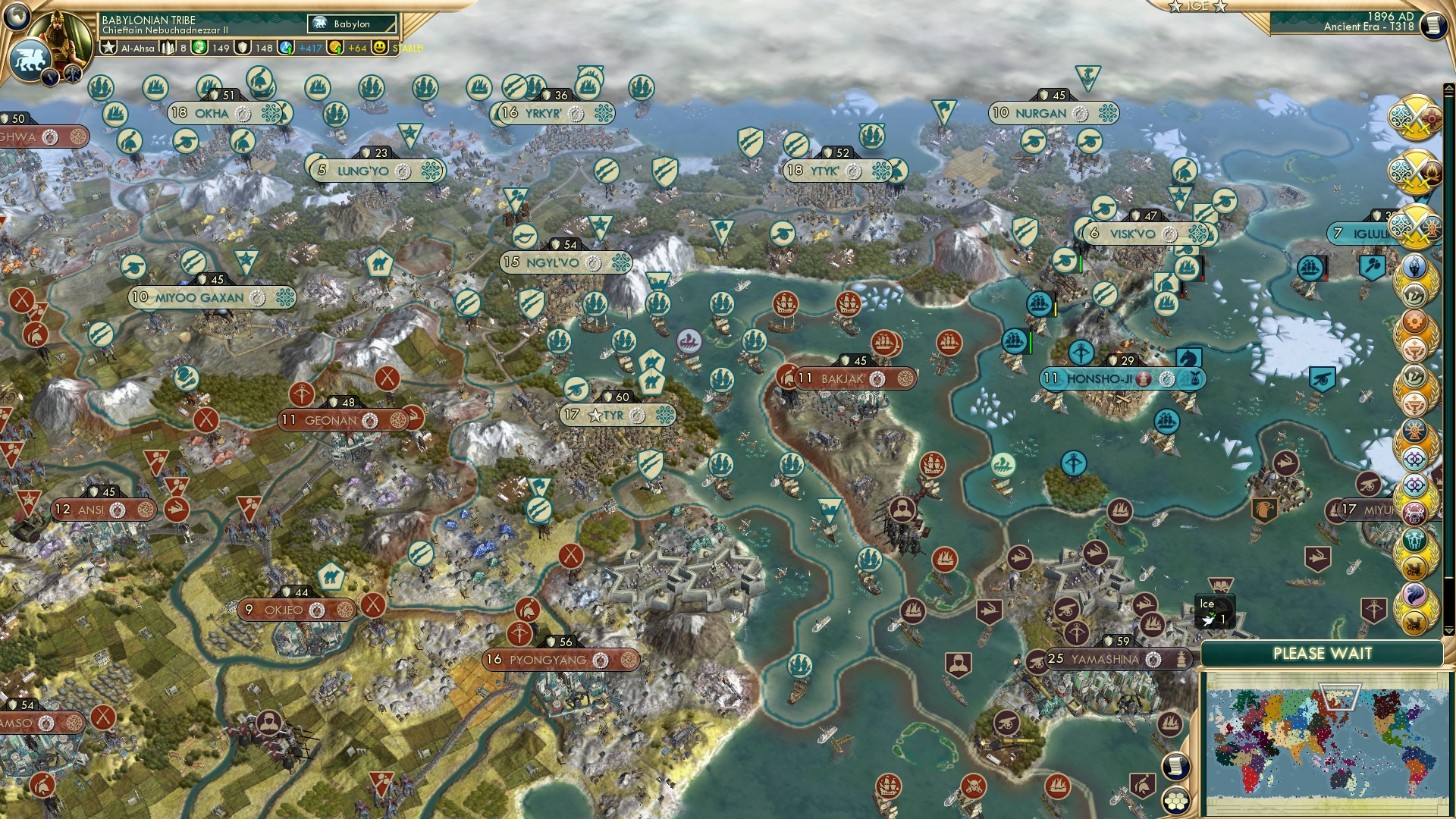Click the culture +417 indicator icon
The height and width of the screenshot is (819, 1456).
287,49
